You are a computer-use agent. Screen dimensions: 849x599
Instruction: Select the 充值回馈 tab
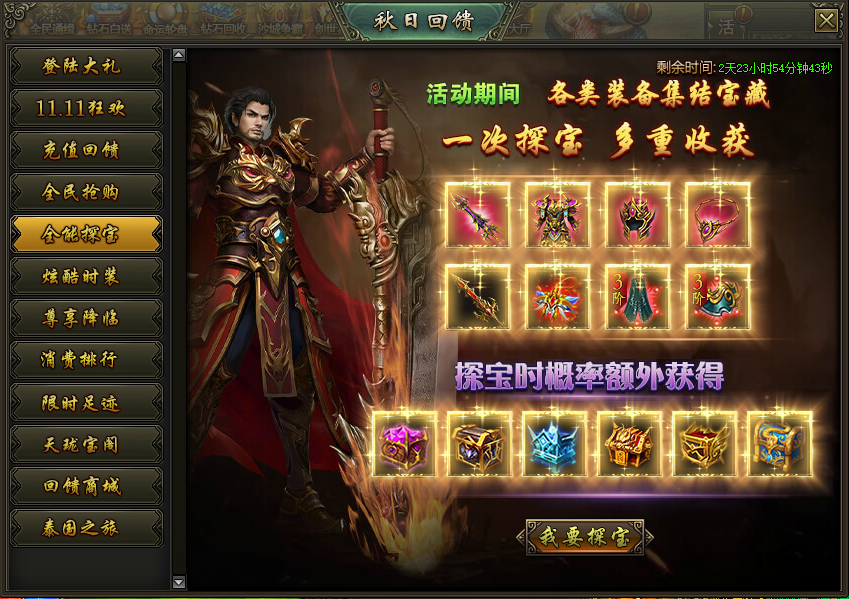pyautogui.click(x=85, y=150)
